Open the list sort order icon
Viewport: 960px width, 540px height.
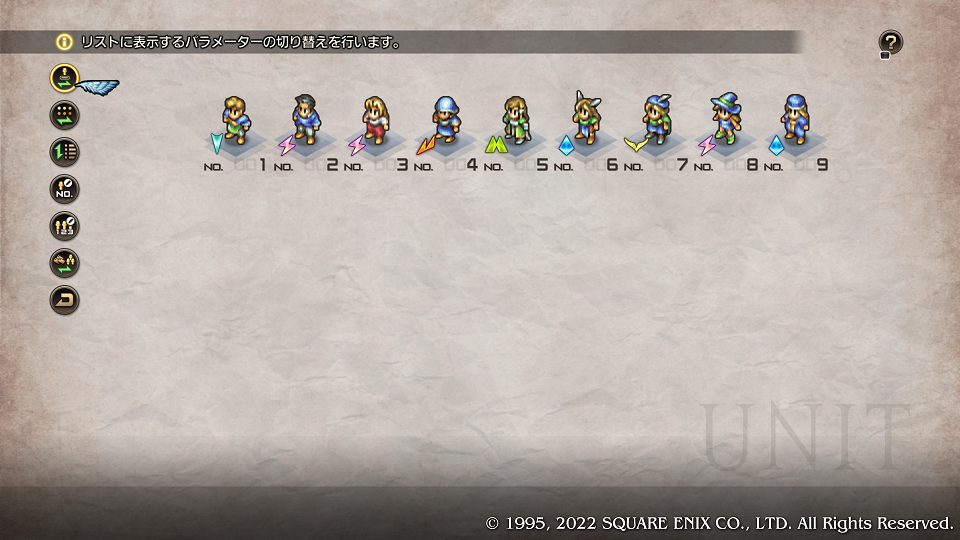[65, 151]
